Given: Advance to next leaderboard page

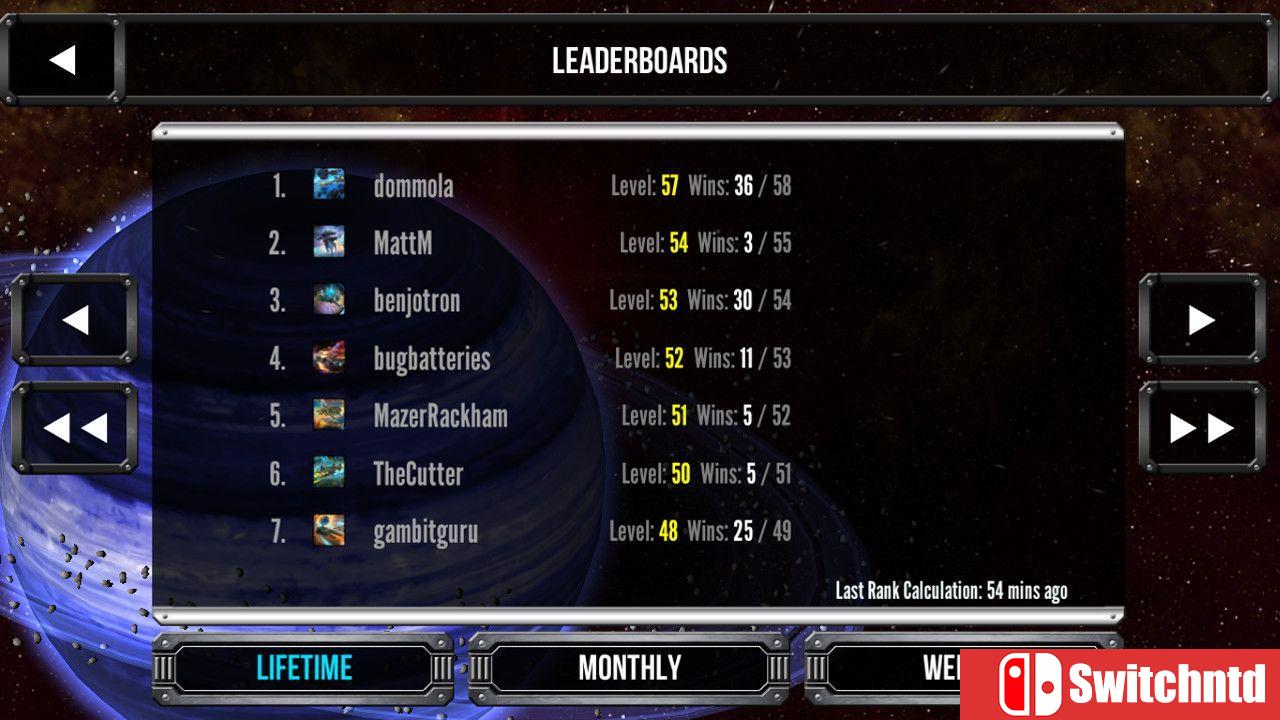Looking at the screenshot, I should (1199, 321).
